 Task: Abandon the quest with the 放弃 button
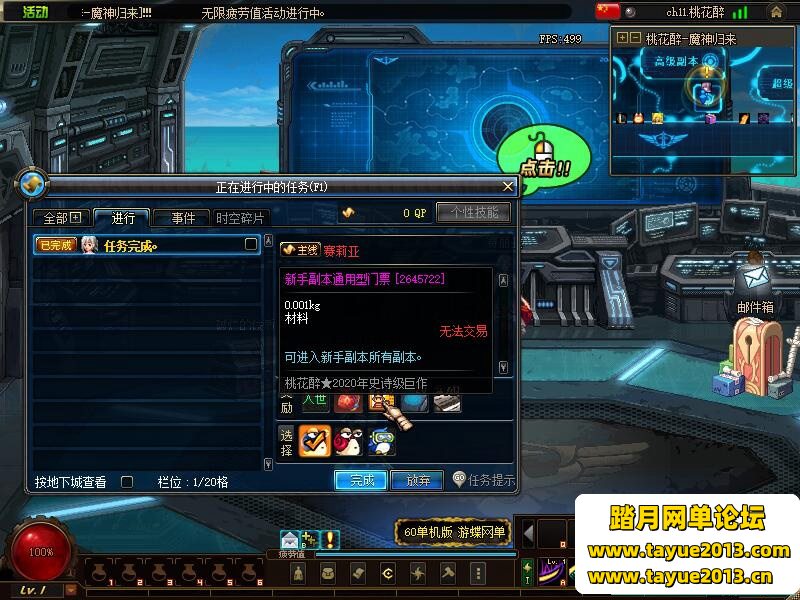417,480
